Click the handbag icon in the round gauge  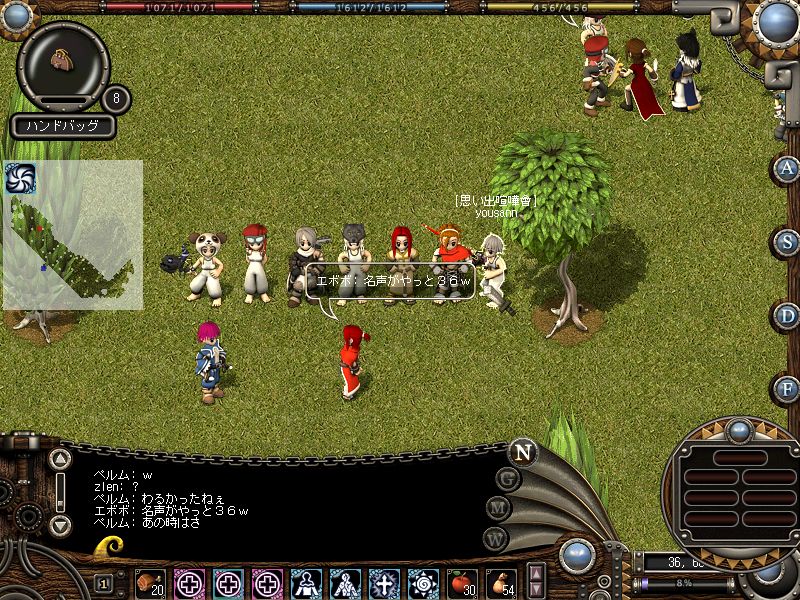62,61
